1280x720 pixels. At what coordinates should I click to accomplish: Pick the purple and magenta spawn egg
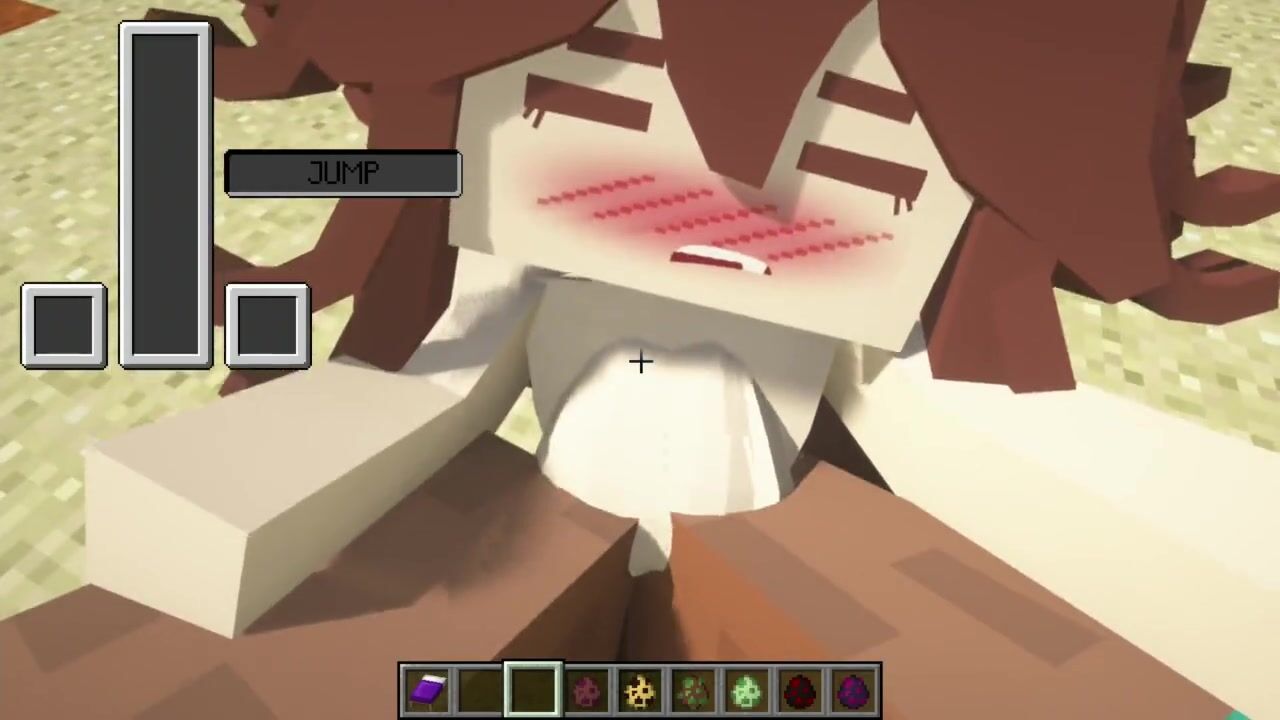[x=852, y=690]
